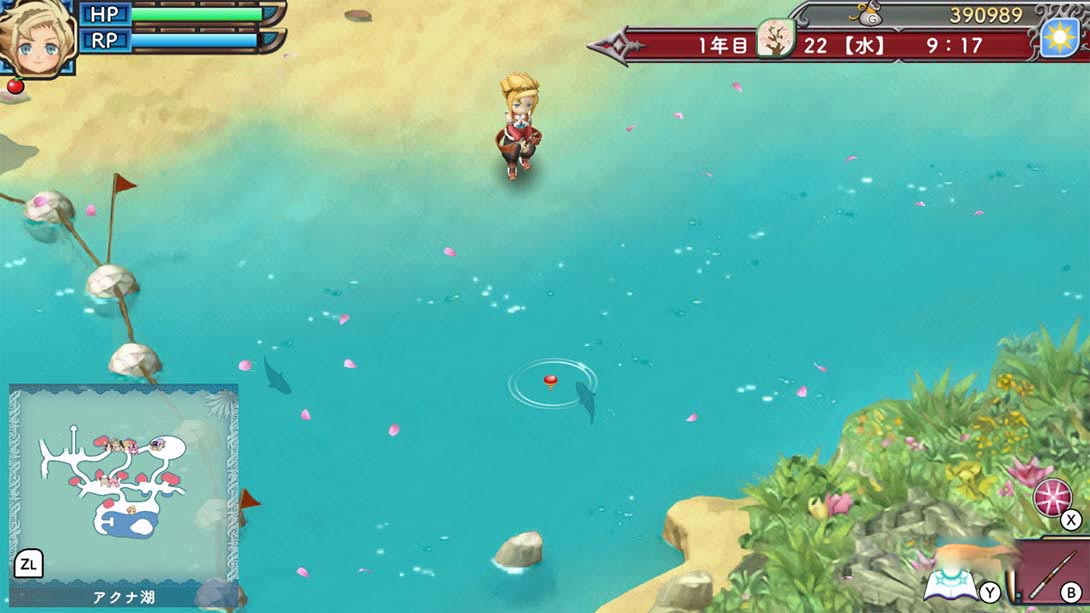The image size is (1090, 613).
Task: Click the sunny weather icon
Action: [x=1059, y=38]
